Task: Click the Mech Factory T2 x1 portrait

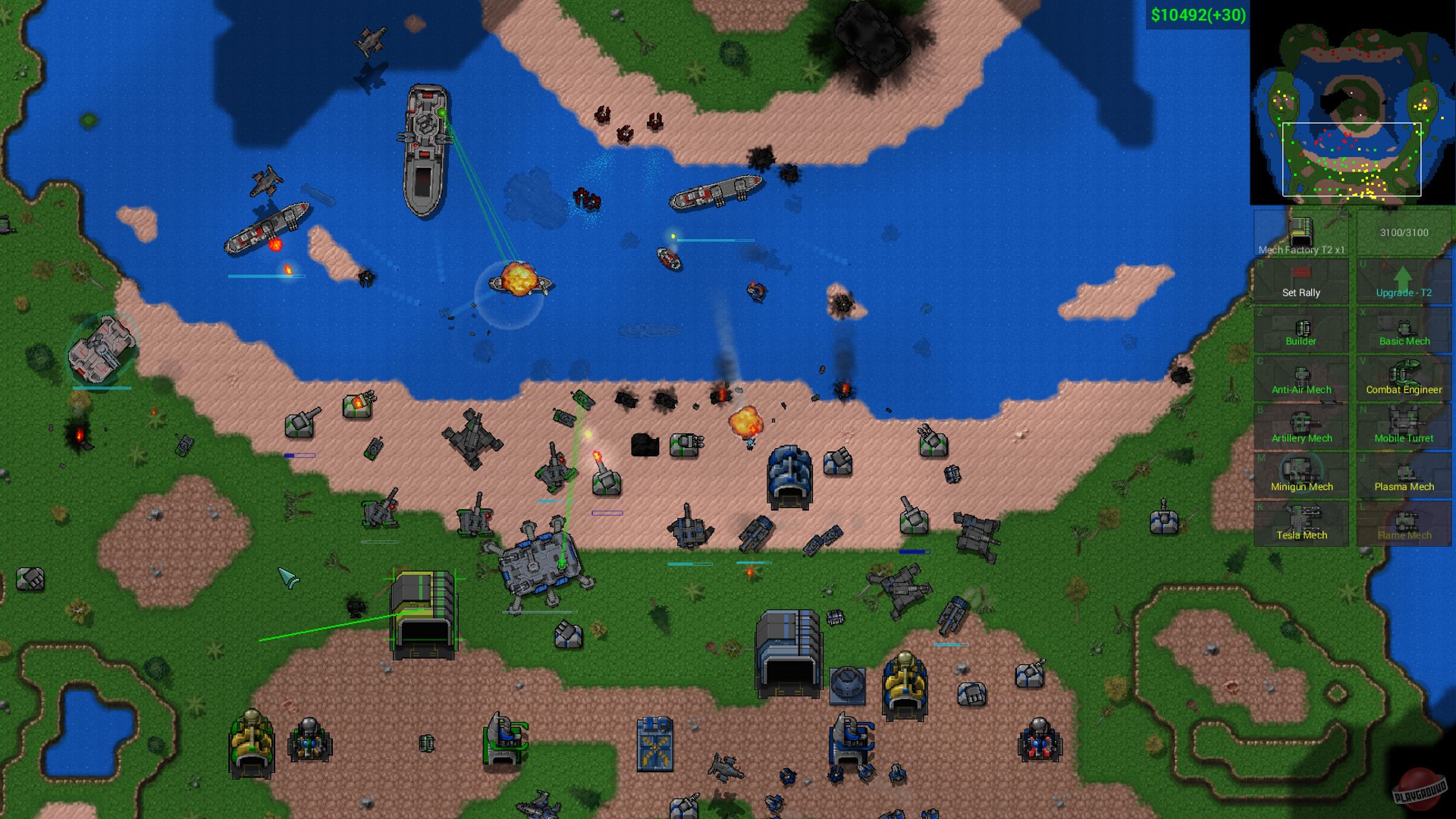Action: pyautogui.click(x=1300, y=233)
